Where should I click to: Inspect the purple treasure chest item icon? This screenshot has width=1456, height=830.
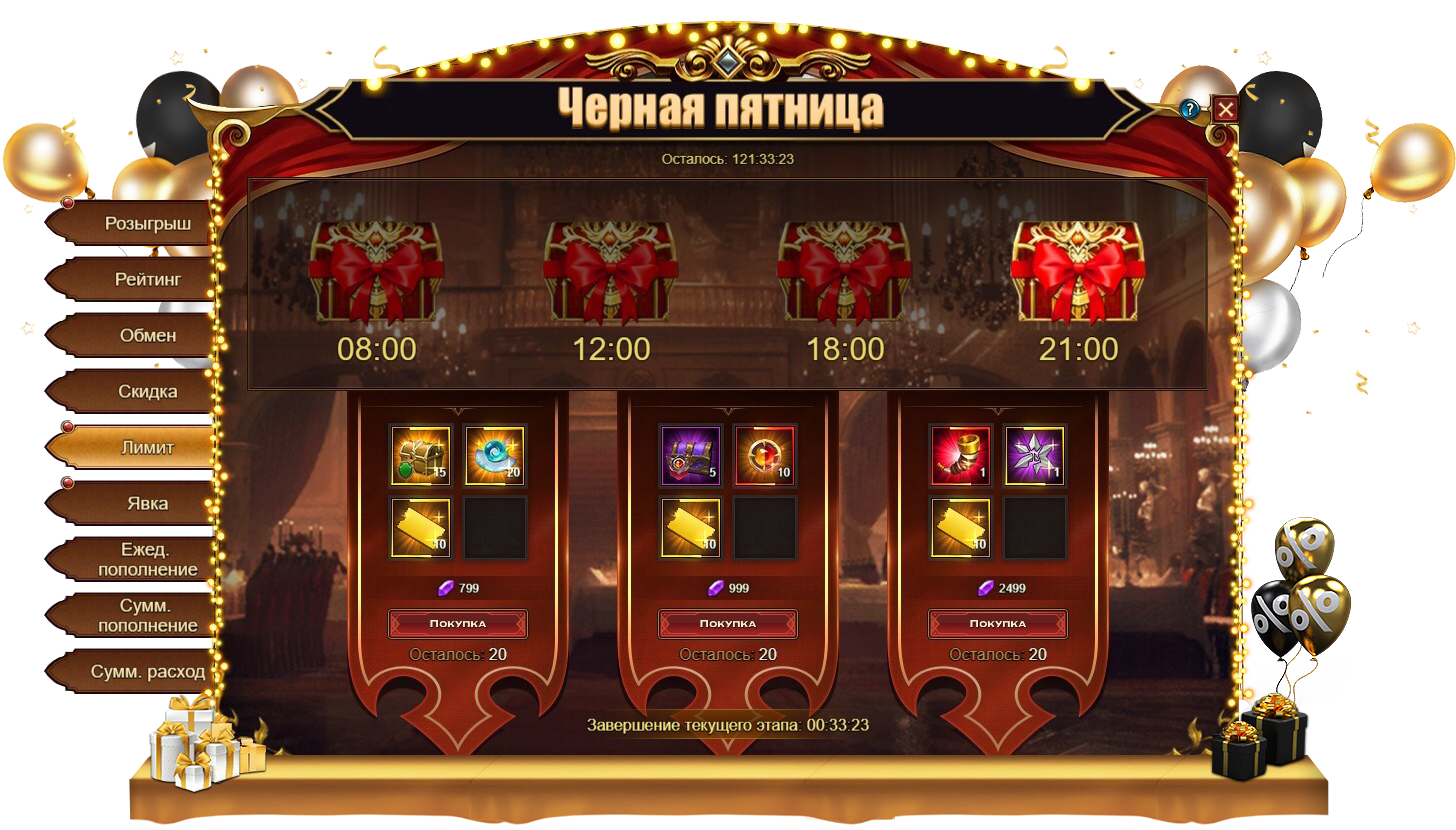[691, 455]
